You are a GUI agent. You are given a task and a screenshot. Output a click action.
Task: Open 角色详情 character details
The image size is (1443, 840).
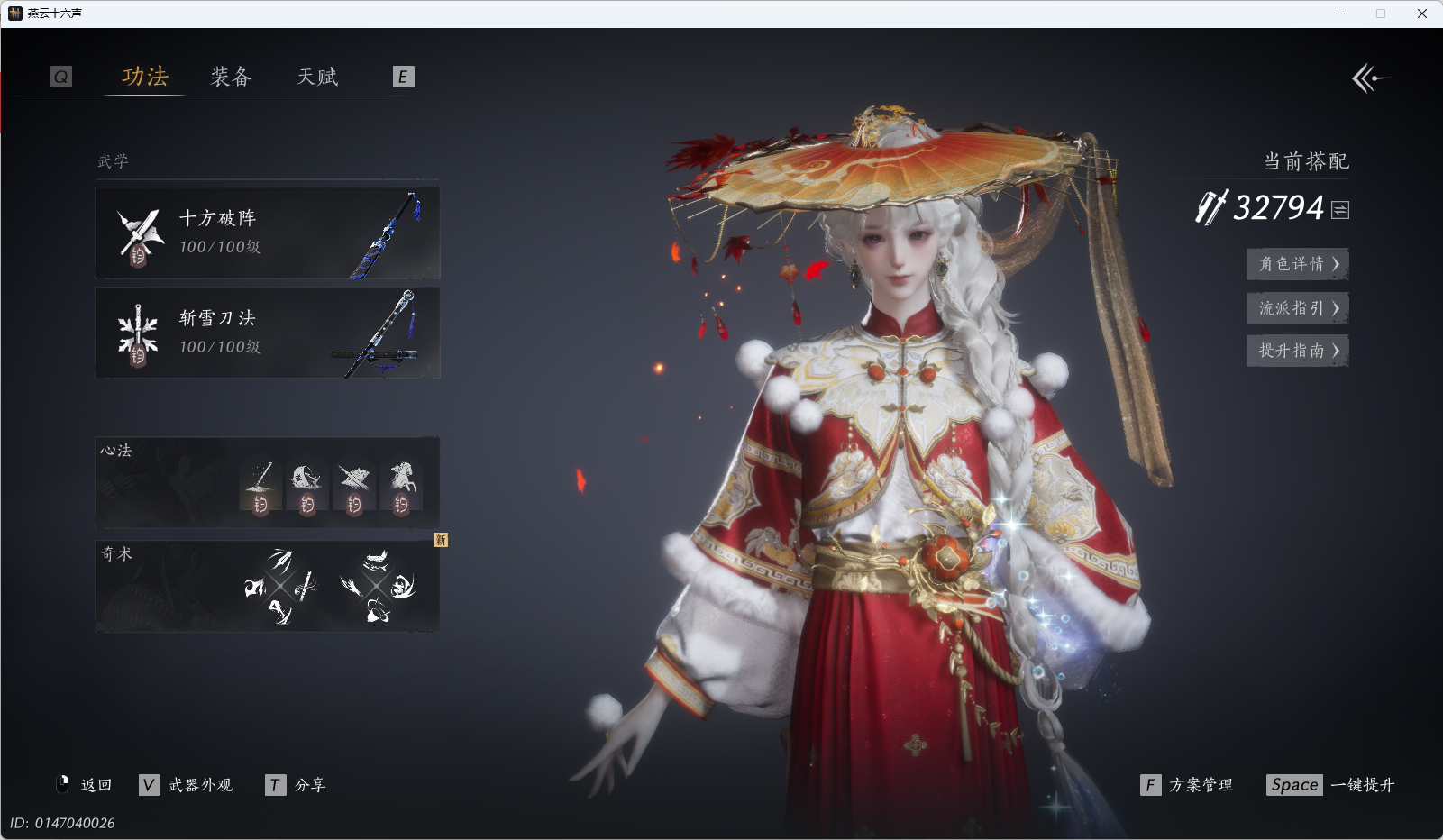(1297, 264)
